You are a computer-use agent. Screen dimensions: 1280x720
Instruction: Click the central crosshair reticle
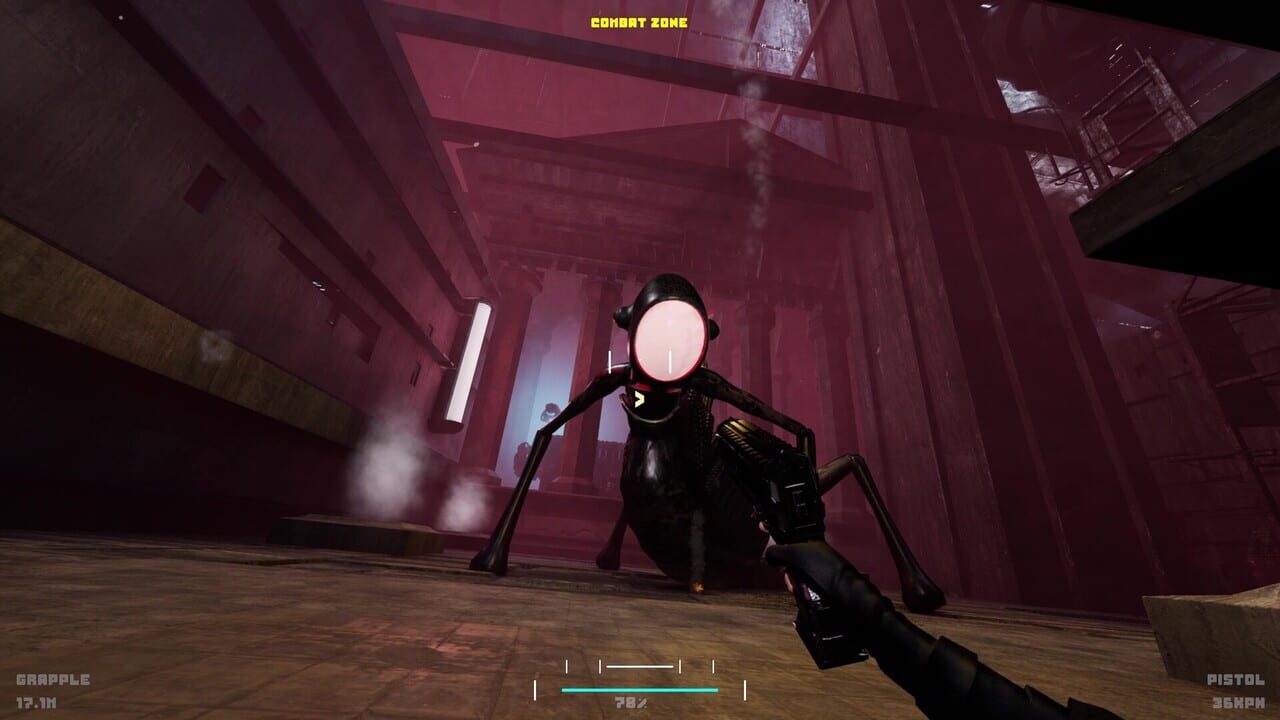640,360
